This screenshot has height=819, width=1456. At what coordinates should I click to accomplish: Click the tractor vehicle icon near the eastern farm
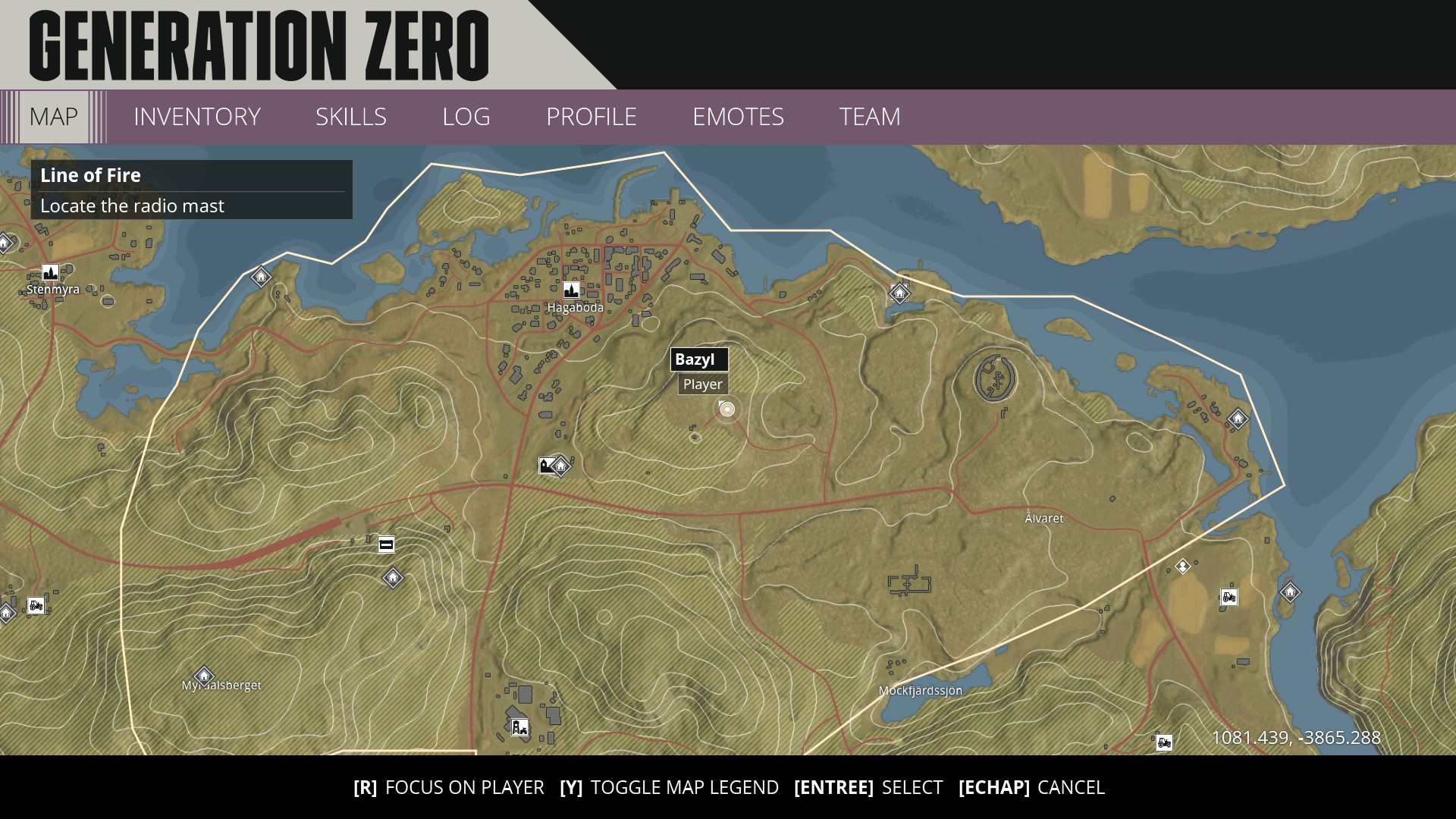pos(1230,597)
